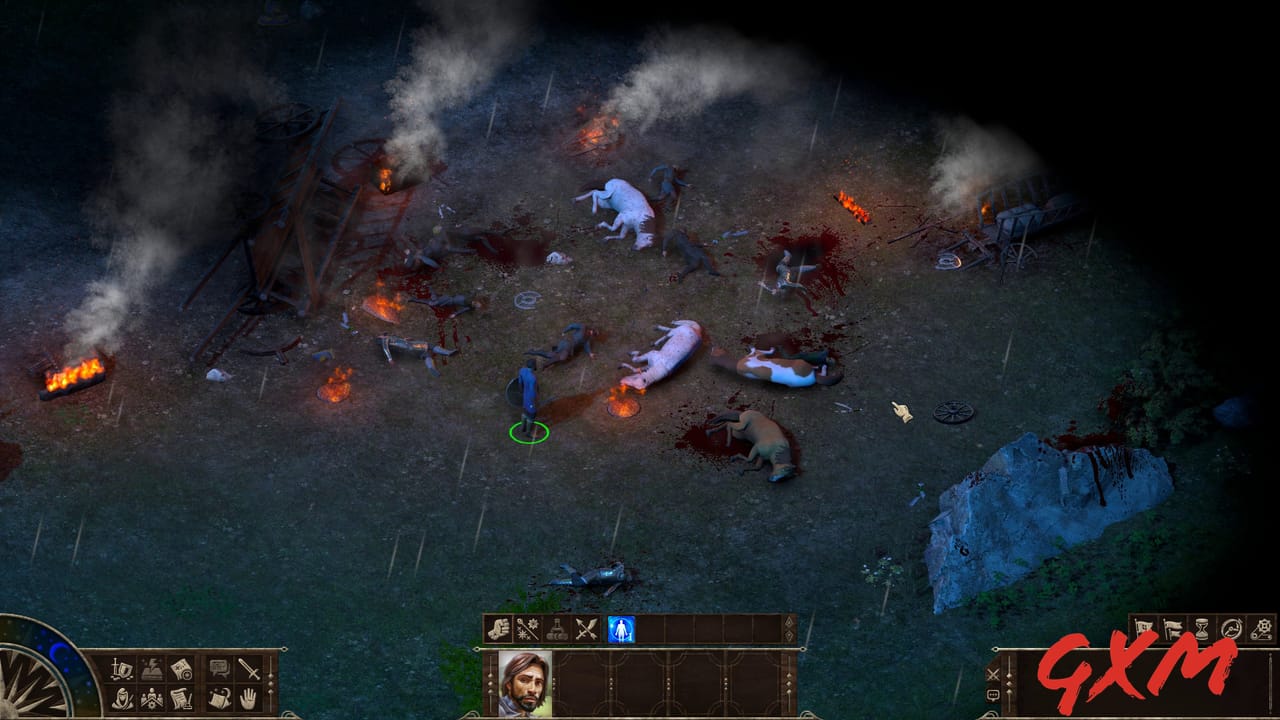Switch to the blue character ability tab
The width and height of the screenshot is (1280, 720).
click(x=620, y=628)
